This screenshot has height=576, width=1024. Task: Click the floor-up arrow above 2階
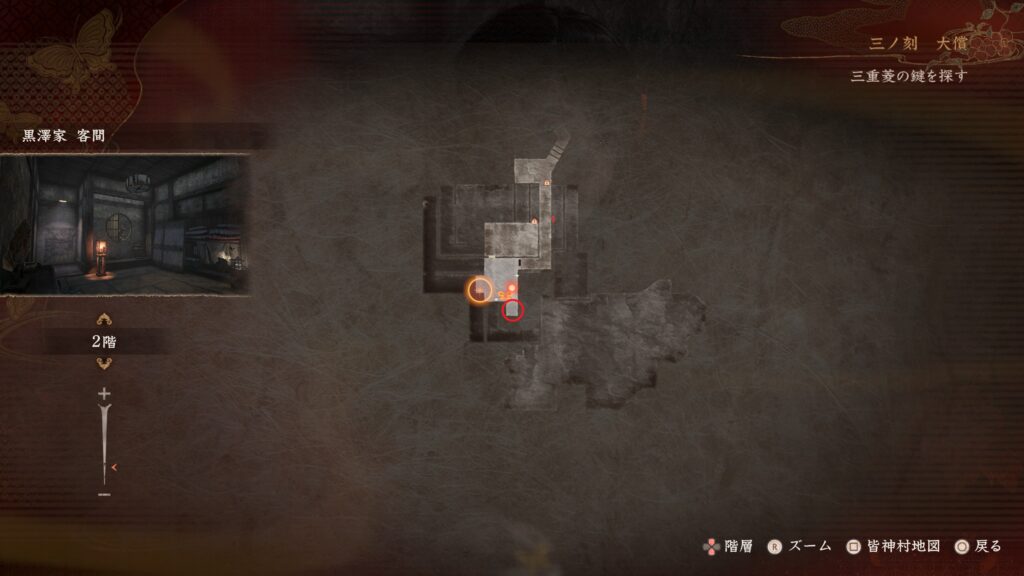(104, 320)
